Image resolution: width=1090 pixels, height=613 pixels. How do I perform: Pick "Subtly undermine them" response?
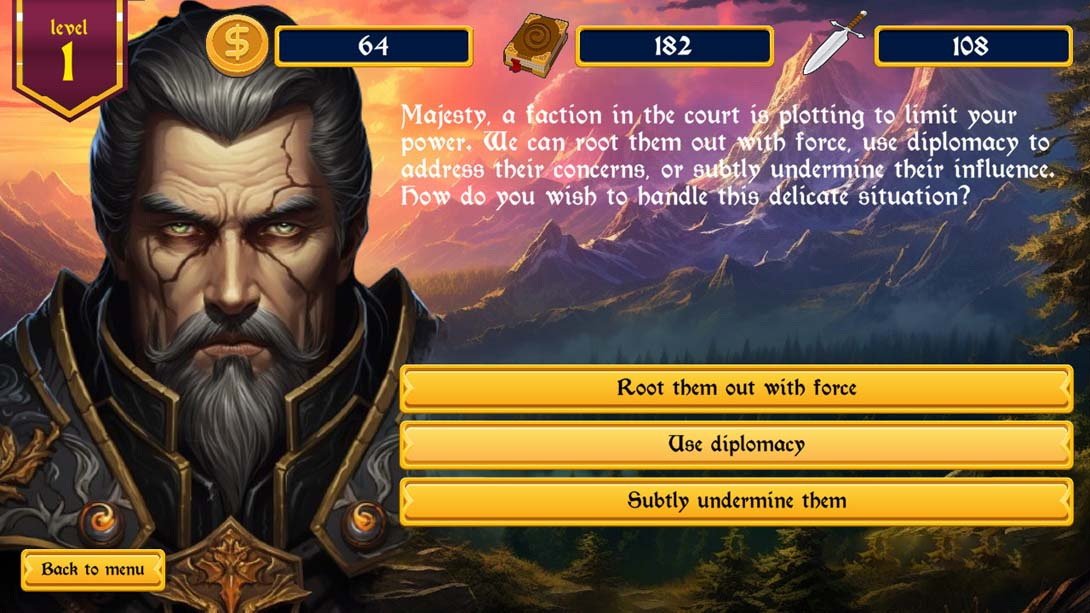click(x=736, y=501)
